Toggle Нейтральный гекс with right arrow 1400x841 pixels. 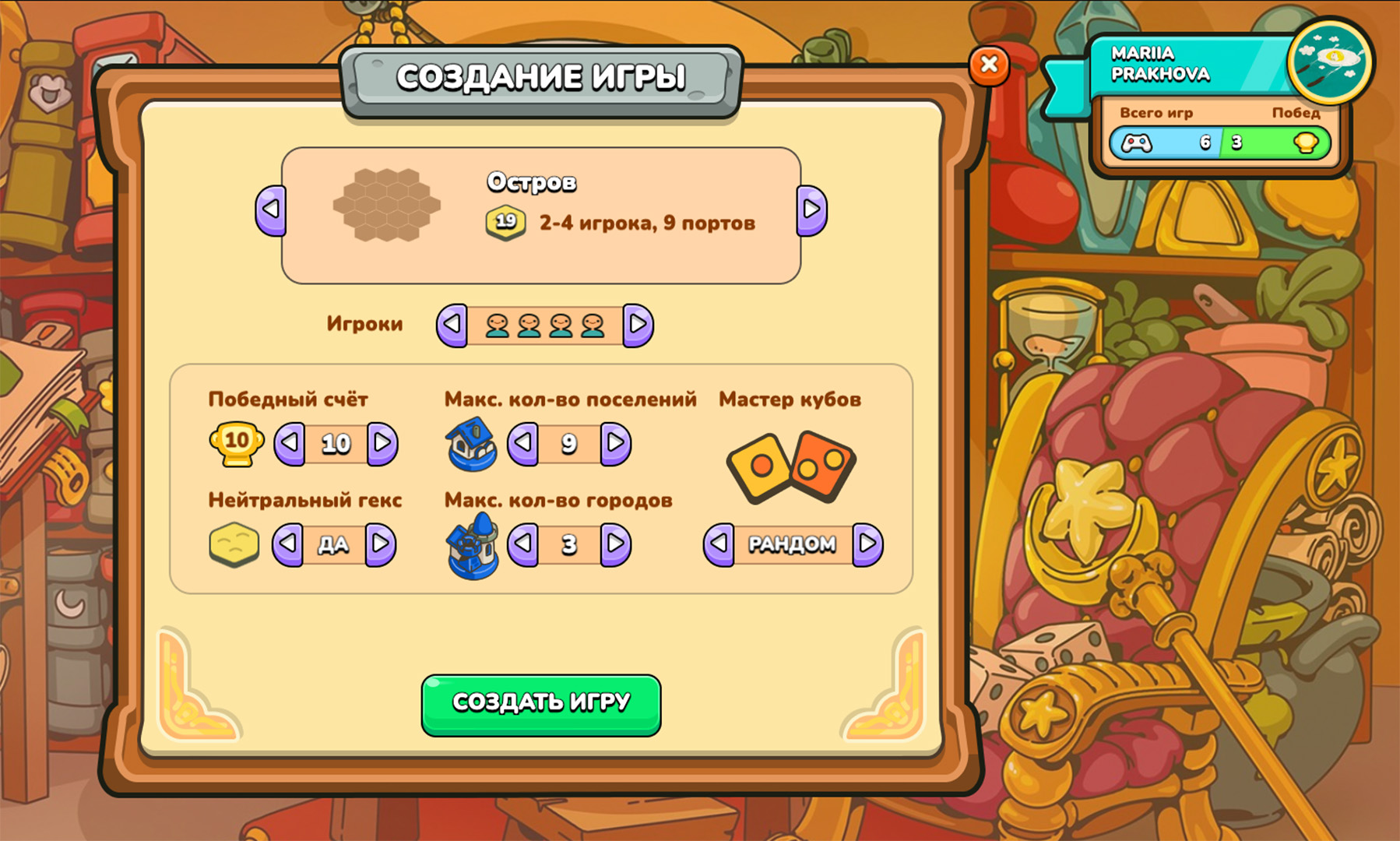coord(380,543)
